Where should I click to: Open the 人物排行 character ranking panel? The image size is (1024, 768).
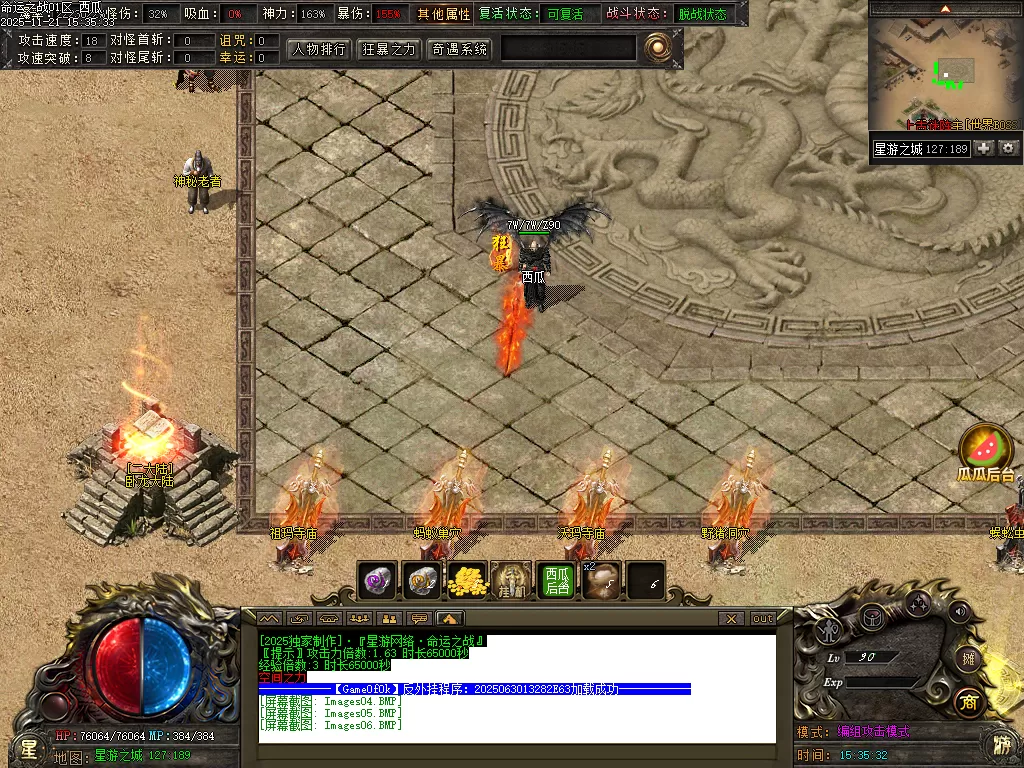[x=319, y=49]
